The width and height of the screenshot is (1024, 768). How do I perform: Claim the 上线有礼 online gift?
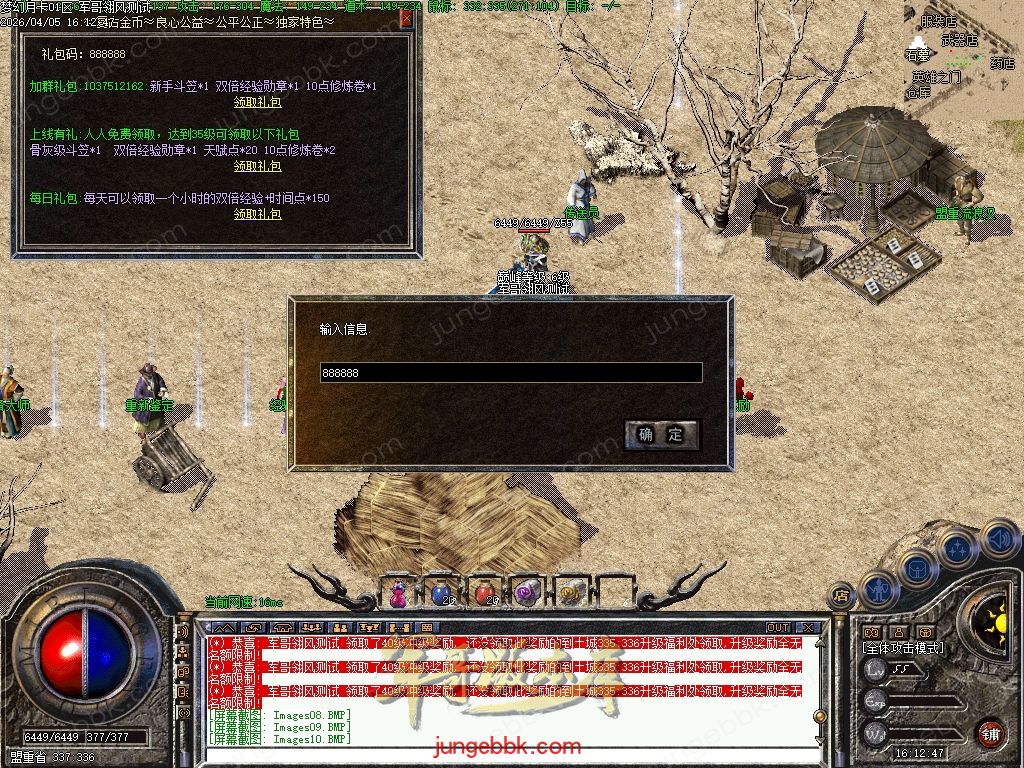click(x=257, y=166)
